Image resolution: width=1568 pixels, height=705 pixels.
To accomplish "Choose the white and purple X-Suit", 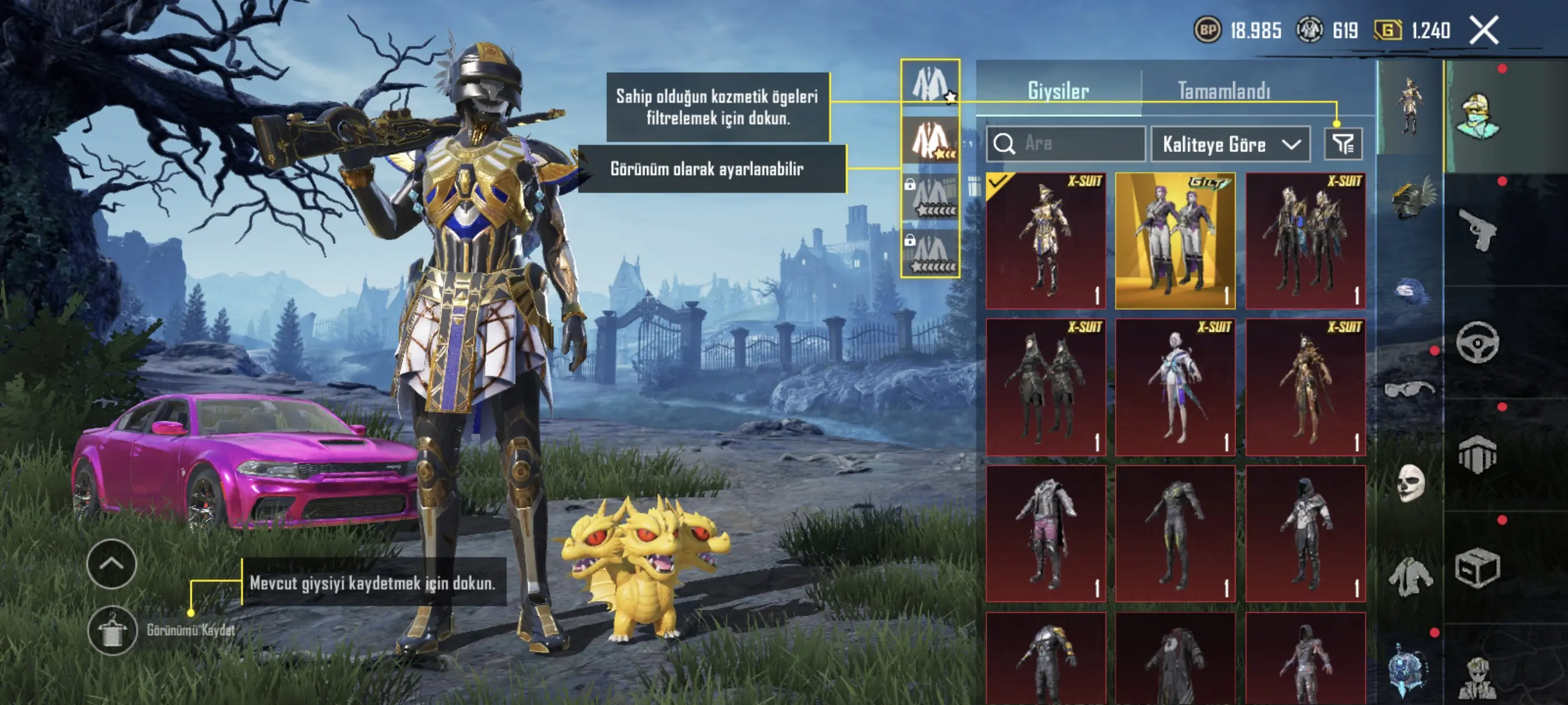I will tap(1175, 387).
